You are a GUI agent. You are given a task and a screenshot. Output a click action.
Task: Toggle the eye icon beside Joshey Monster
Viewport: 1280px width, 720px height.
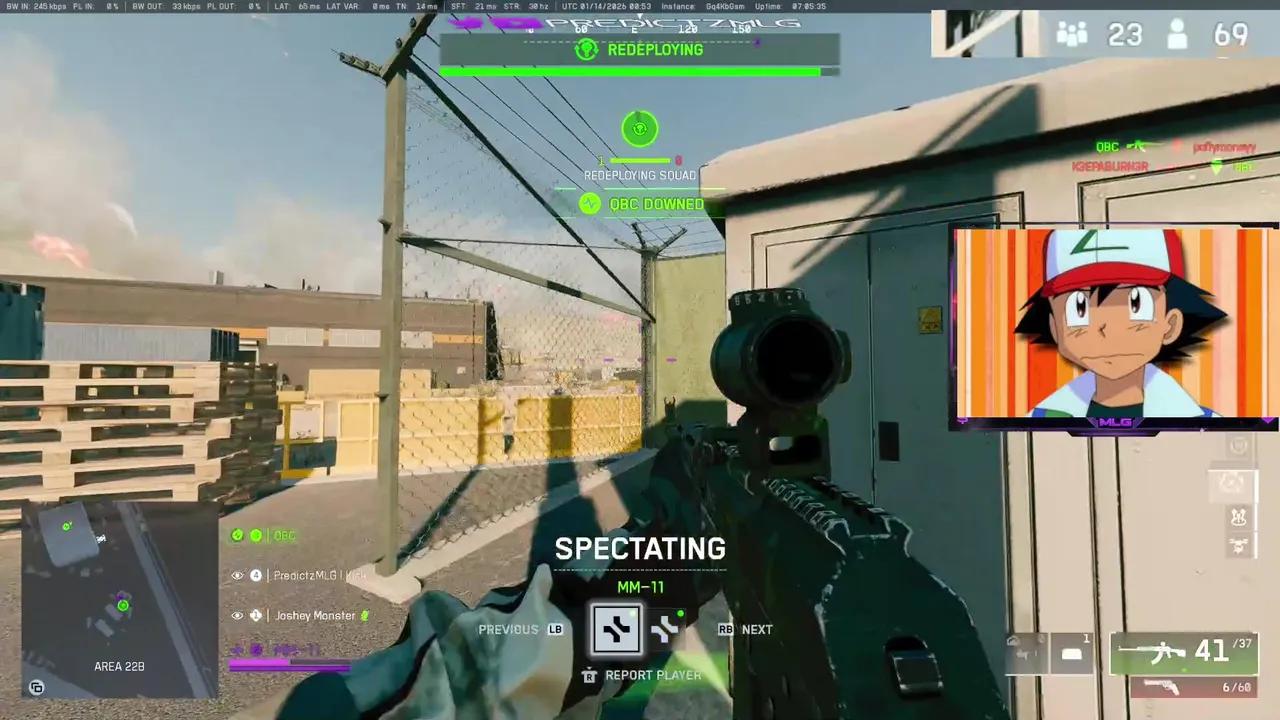coord(237,615)
